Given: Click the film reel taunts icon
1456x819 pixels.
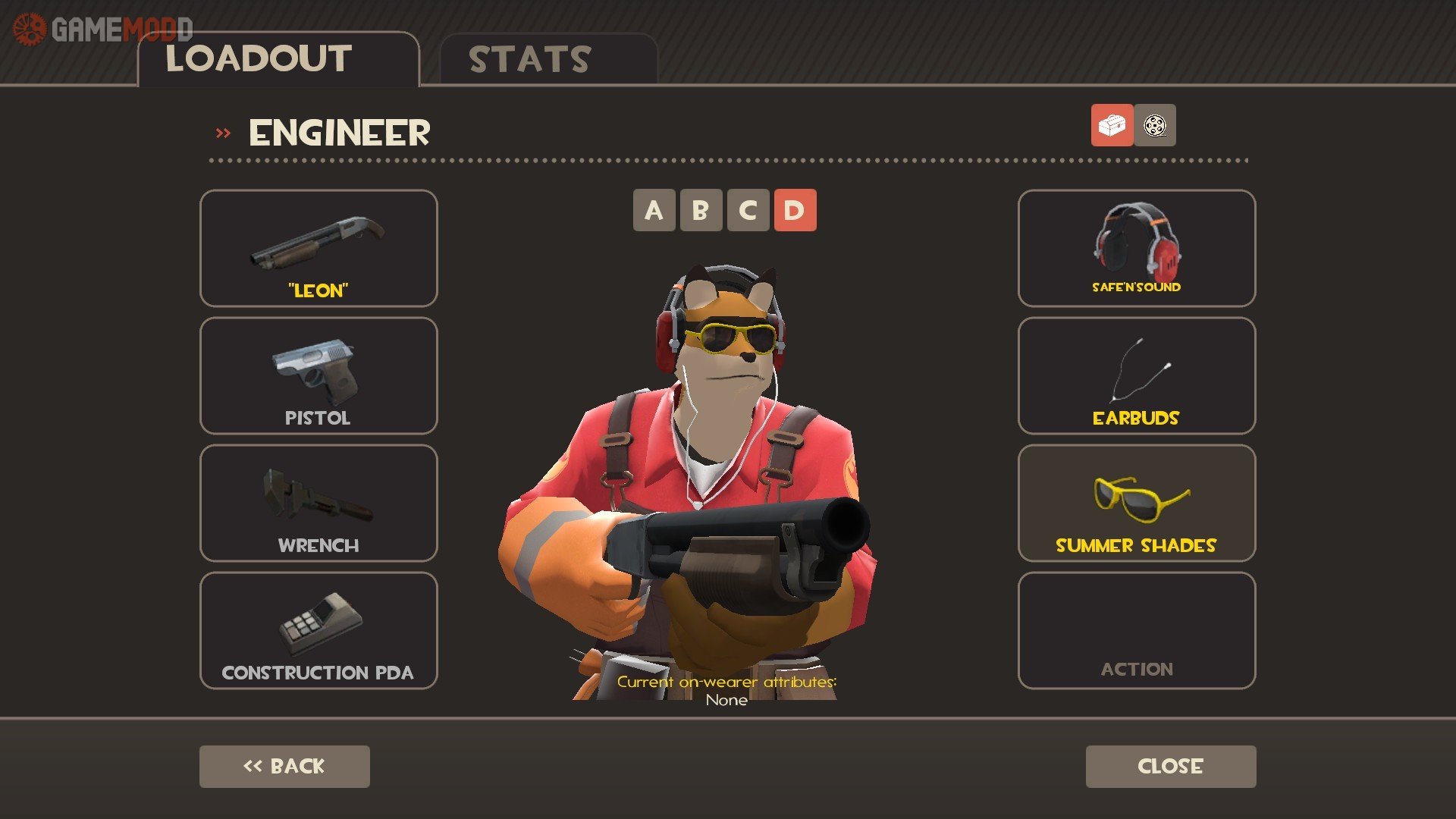Looking at the screenshot, I should [x=1155, y=126].
